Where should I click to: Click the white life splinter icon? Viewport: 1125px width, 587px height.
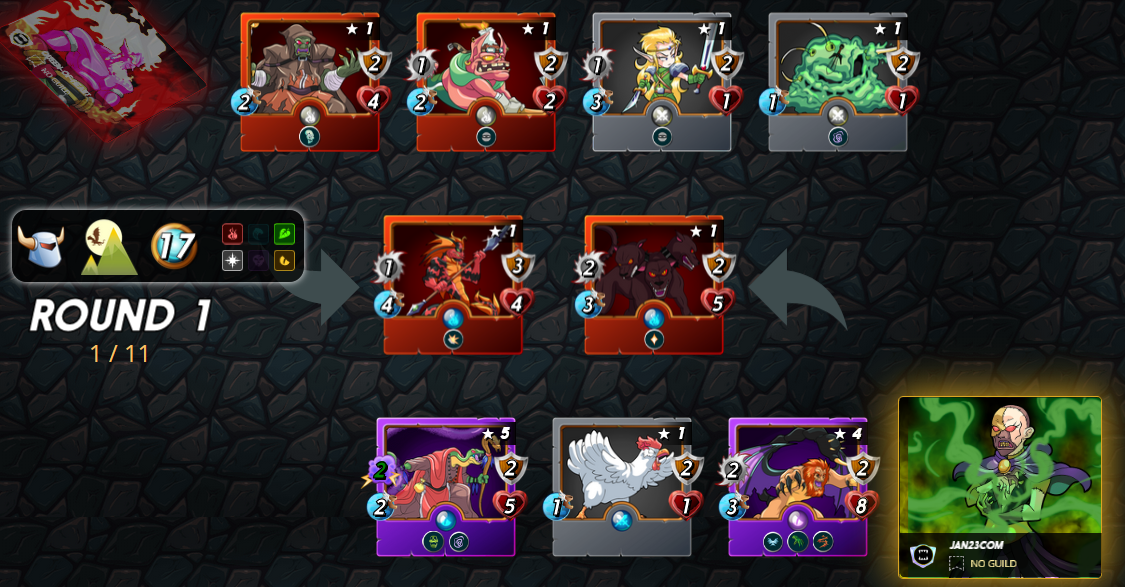(232, 261)
